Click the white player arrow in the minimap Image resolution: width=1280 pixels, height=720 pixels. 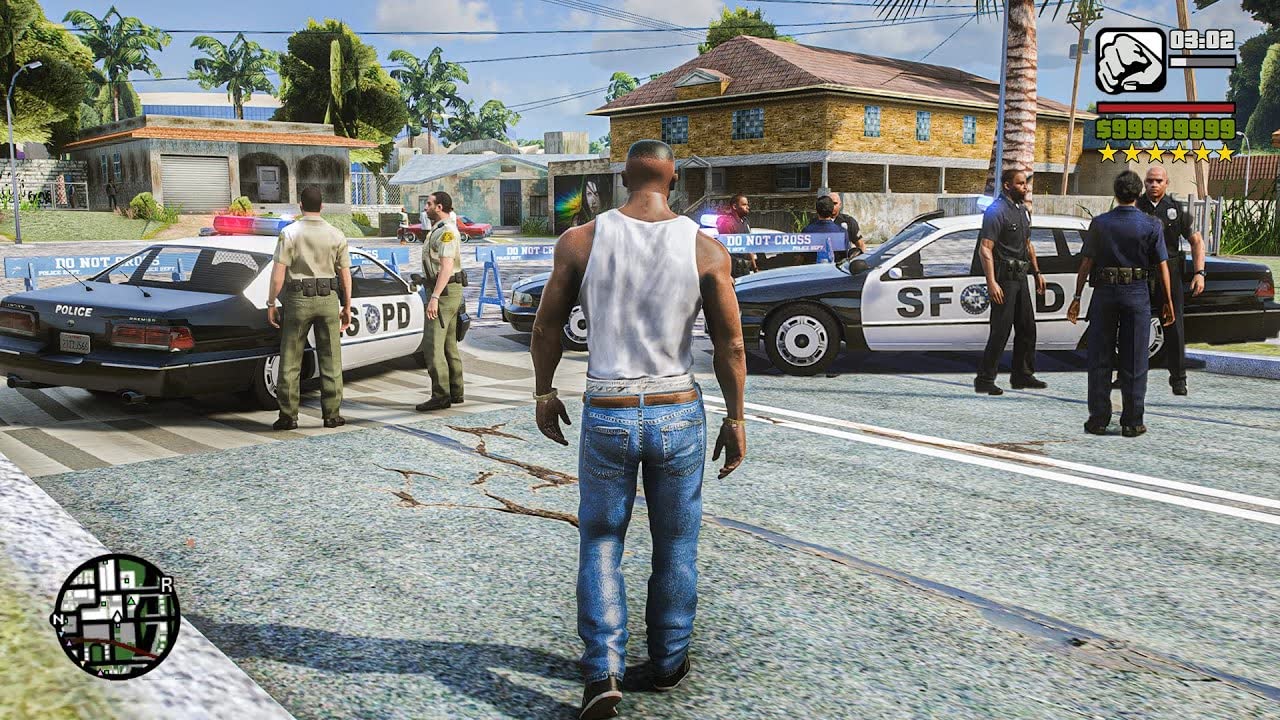(x=117, y=616)
